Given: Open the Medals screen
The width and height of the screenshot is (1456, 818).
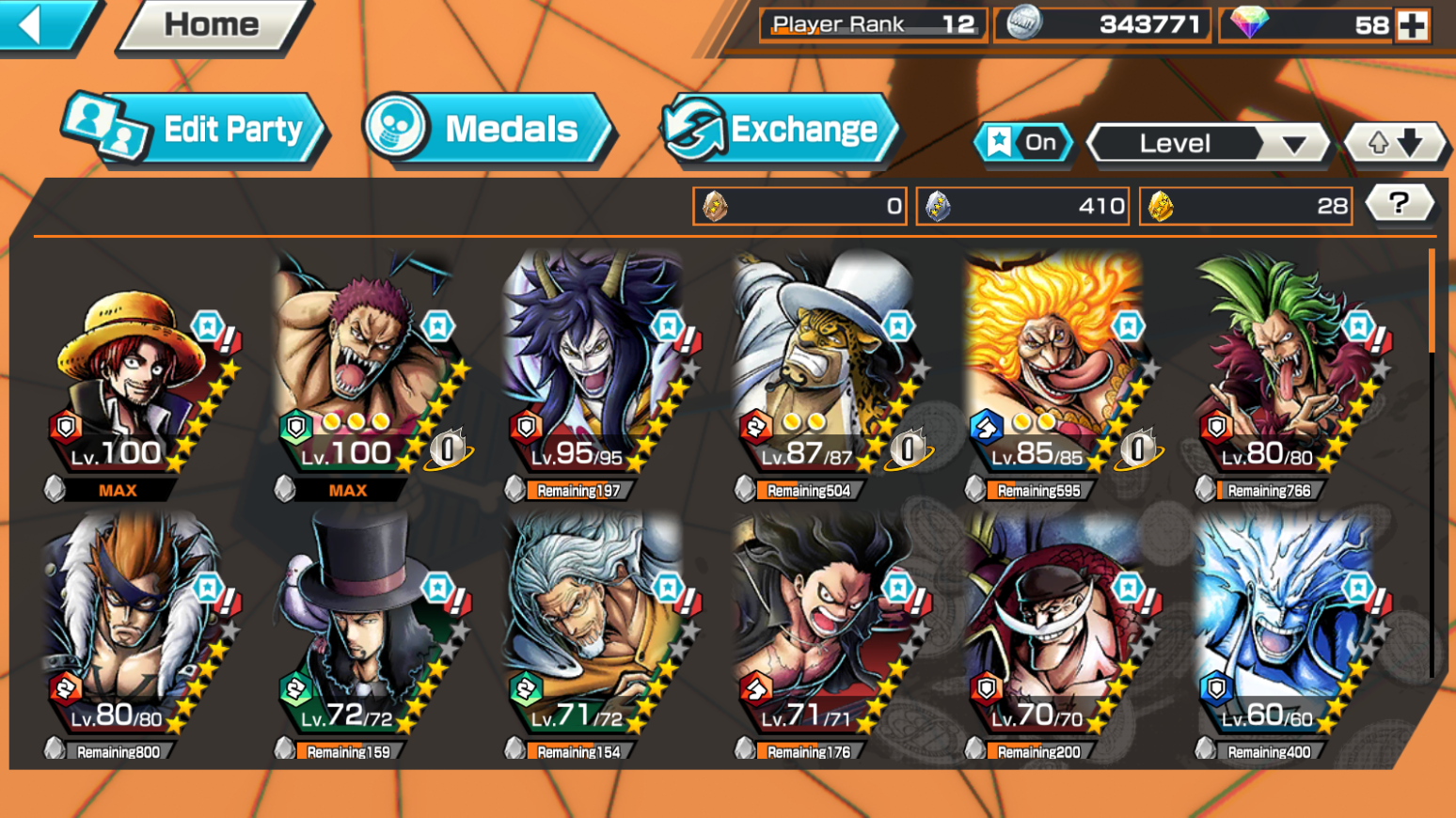Looking at the screenshot, I should click(489, 130).
